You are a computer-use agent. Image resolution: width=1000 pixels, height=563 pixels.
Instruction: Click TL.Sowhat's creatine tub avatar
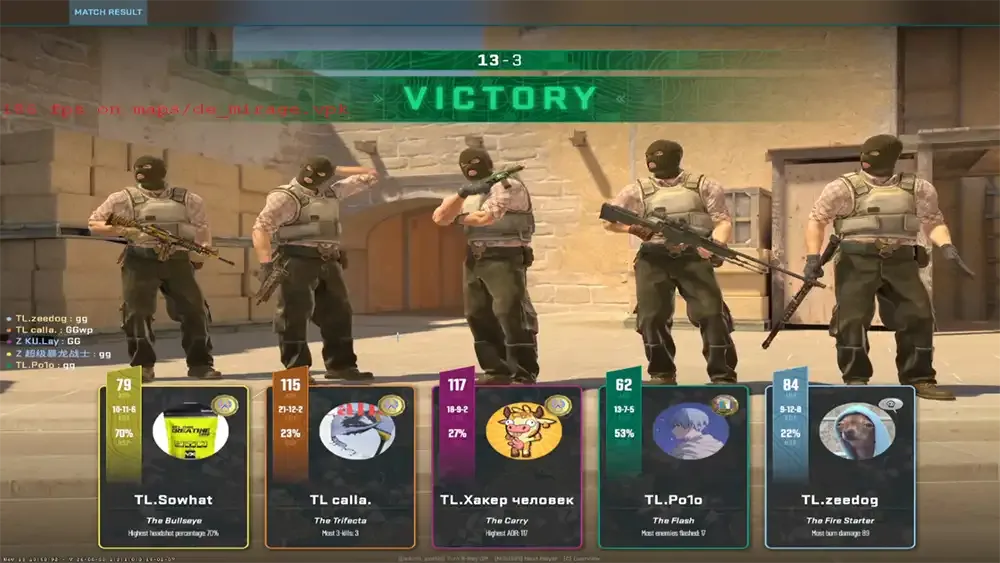(x=190, y=431)
